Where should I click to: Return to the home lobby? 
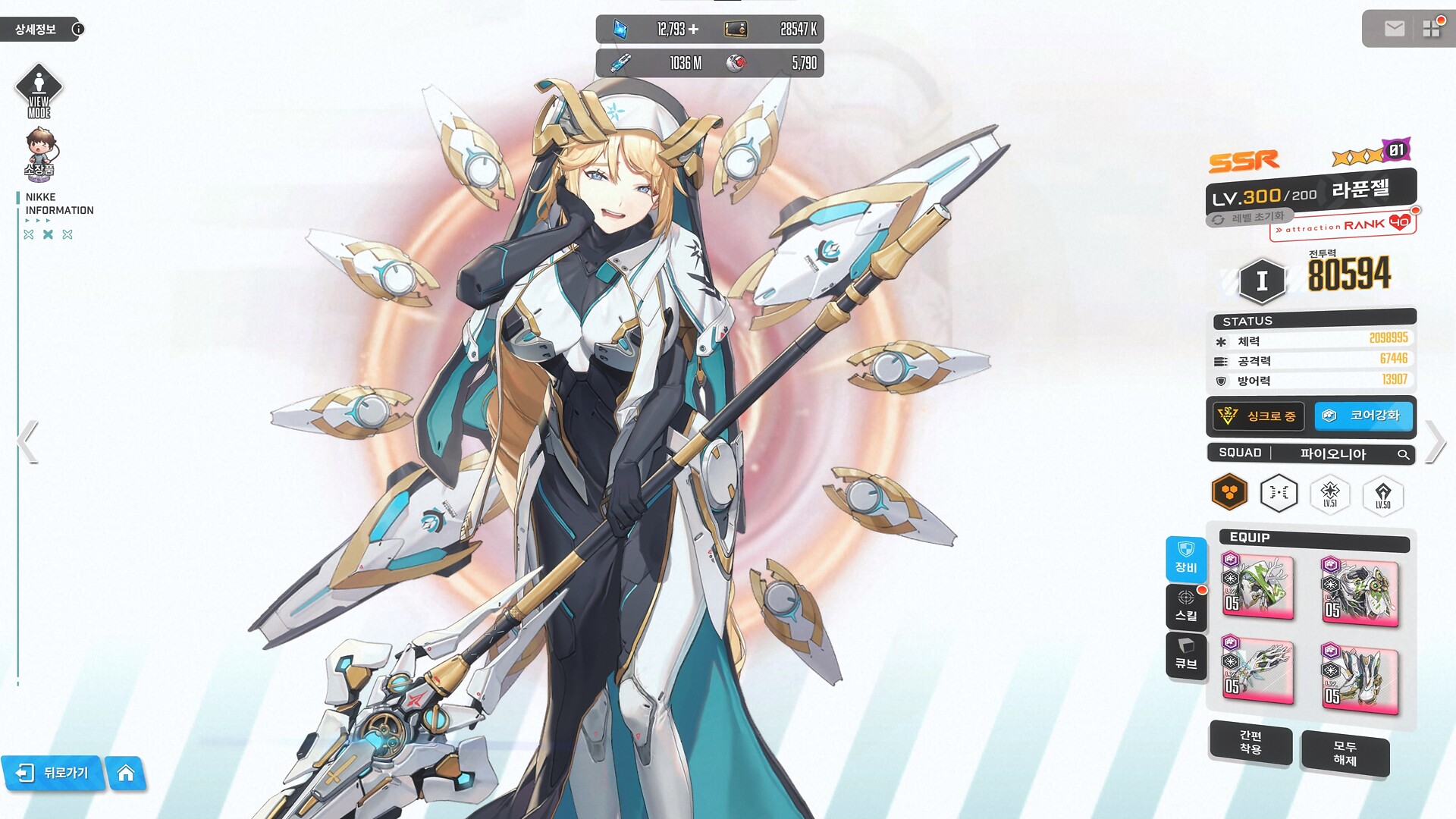pyautogui.click(x=126, y=773)
